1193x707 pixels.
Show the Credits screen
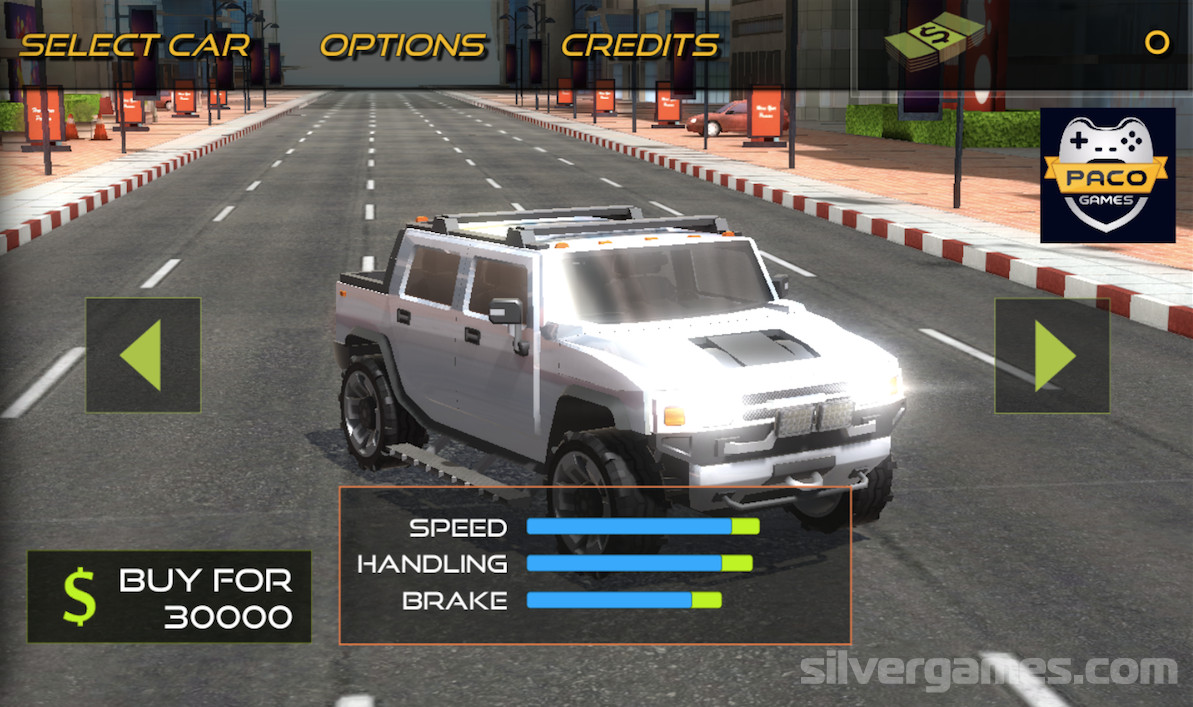click(640, 45)
